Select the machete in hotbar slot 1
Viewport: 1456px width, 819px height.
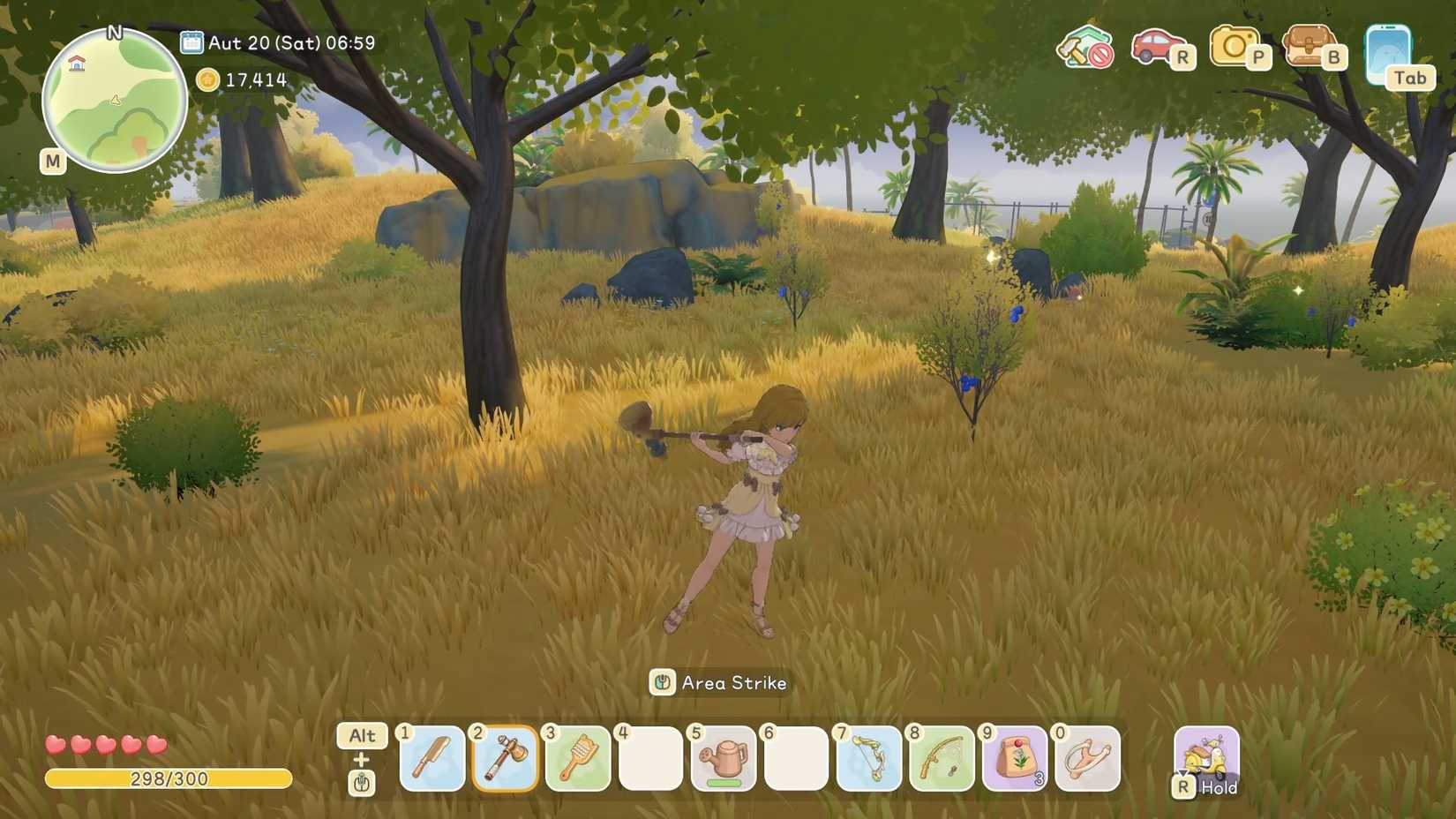pos(432,760)
